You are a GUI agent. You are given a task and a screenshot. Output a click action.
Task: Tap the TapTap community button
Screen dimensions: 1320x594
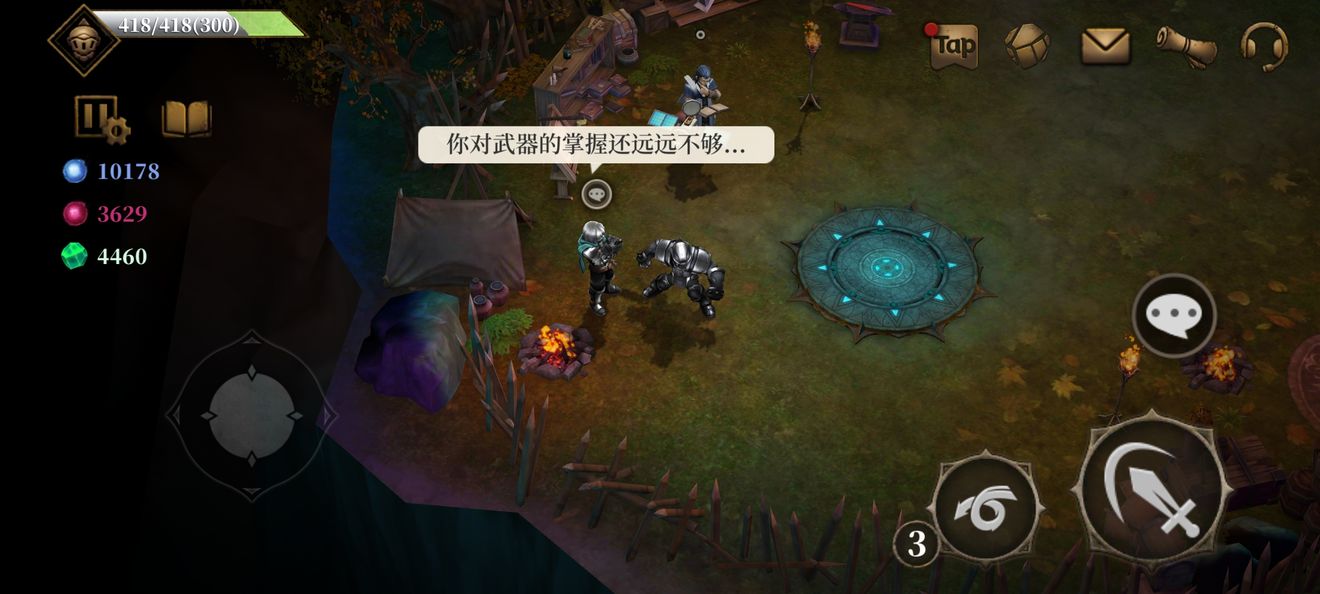[953, 45]
